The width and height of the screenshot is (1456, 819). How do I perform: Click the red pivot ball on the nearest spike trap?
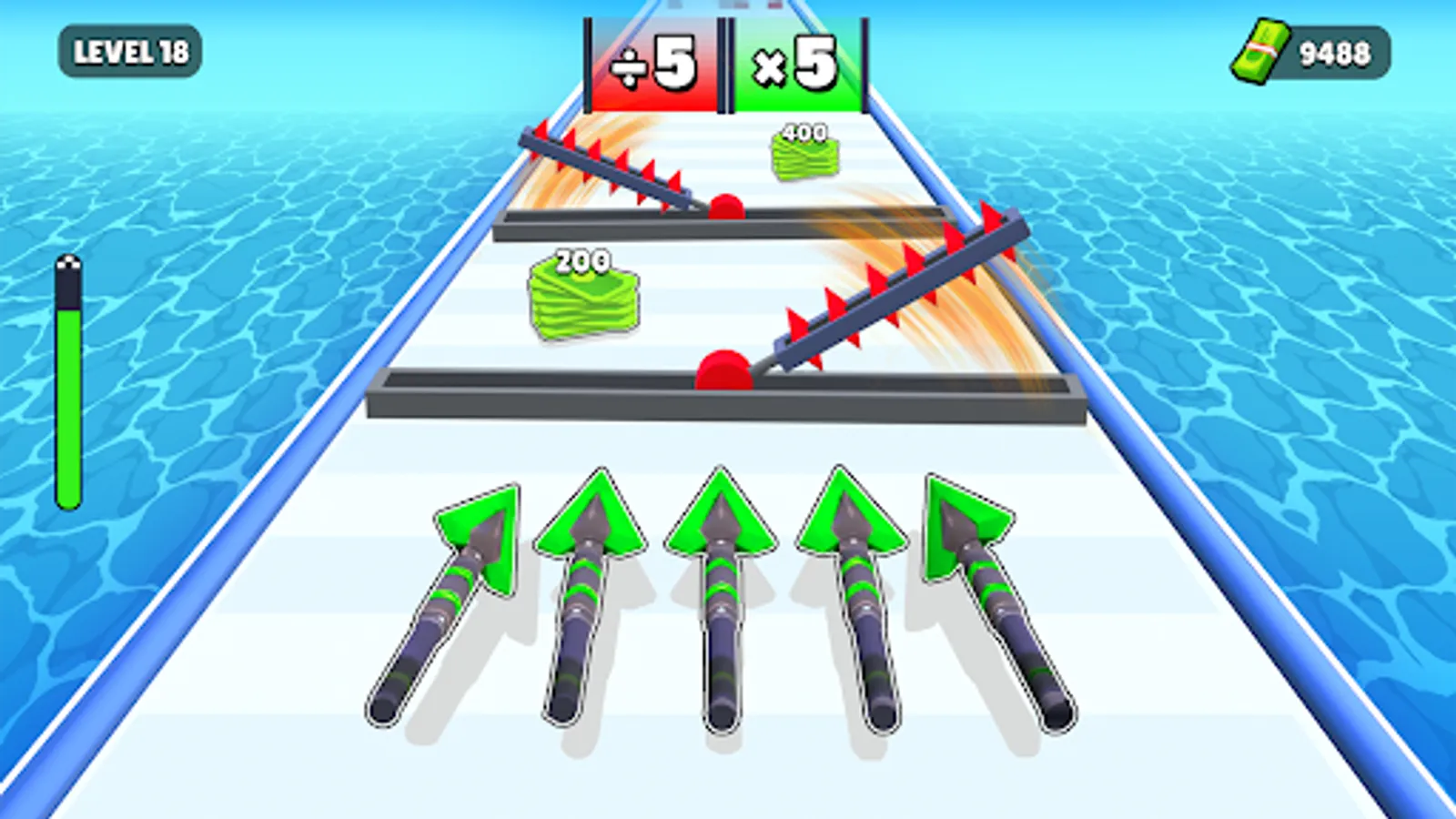(723, 369)
